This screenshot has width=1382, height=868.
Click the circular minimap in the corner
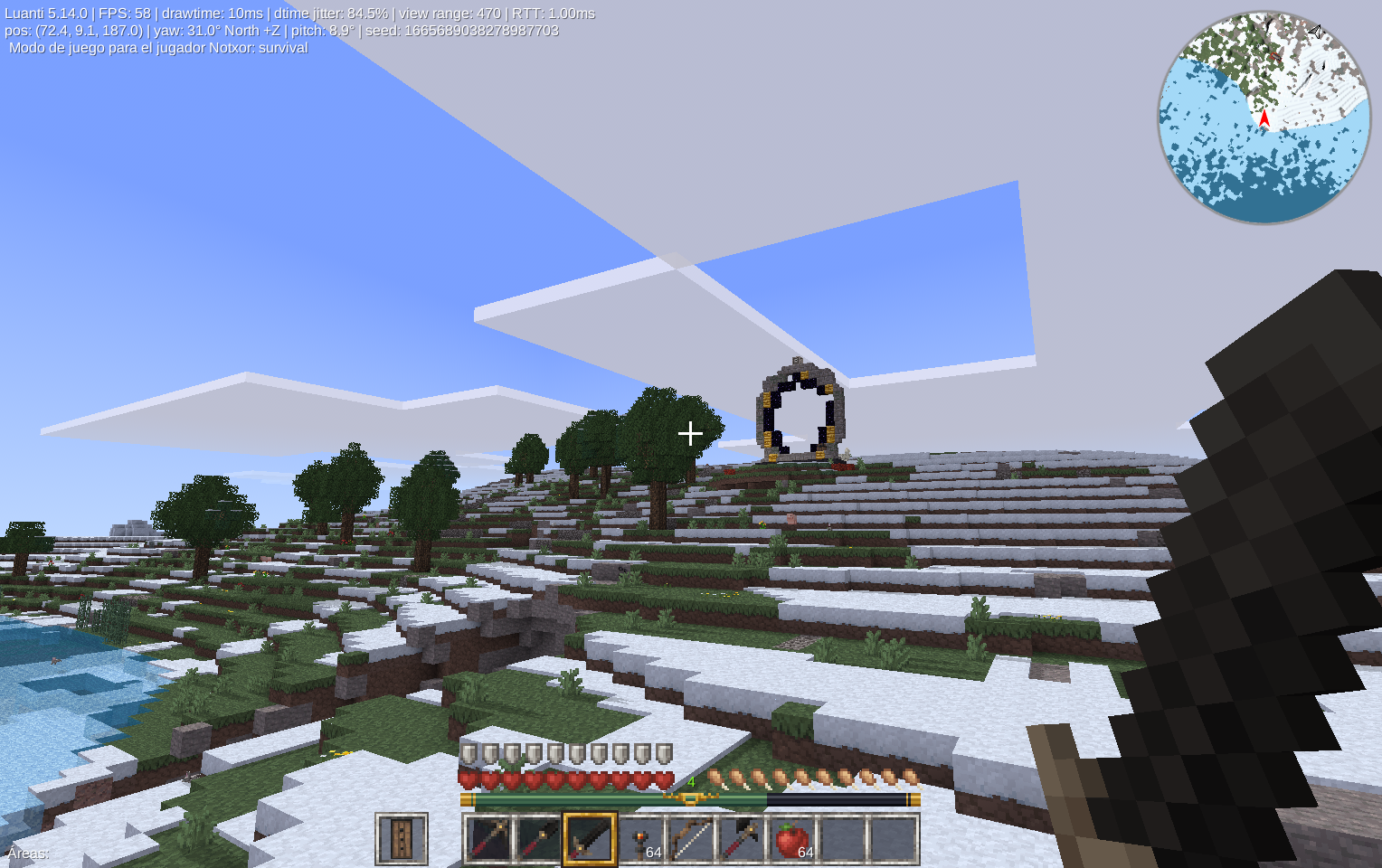click(1262, 116)
